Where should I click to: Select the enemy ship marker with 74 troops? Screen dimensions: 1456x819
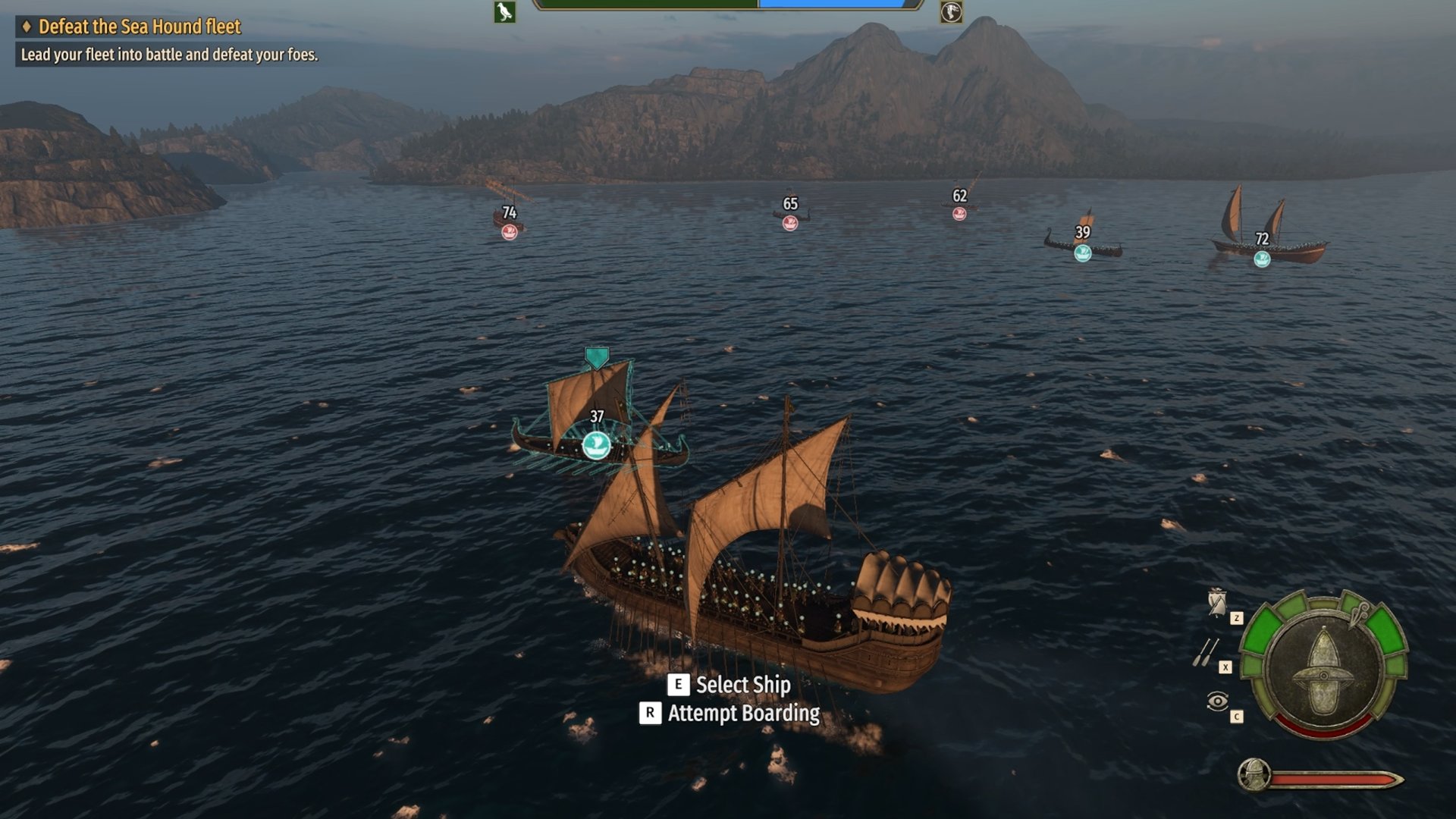(510, 232)
